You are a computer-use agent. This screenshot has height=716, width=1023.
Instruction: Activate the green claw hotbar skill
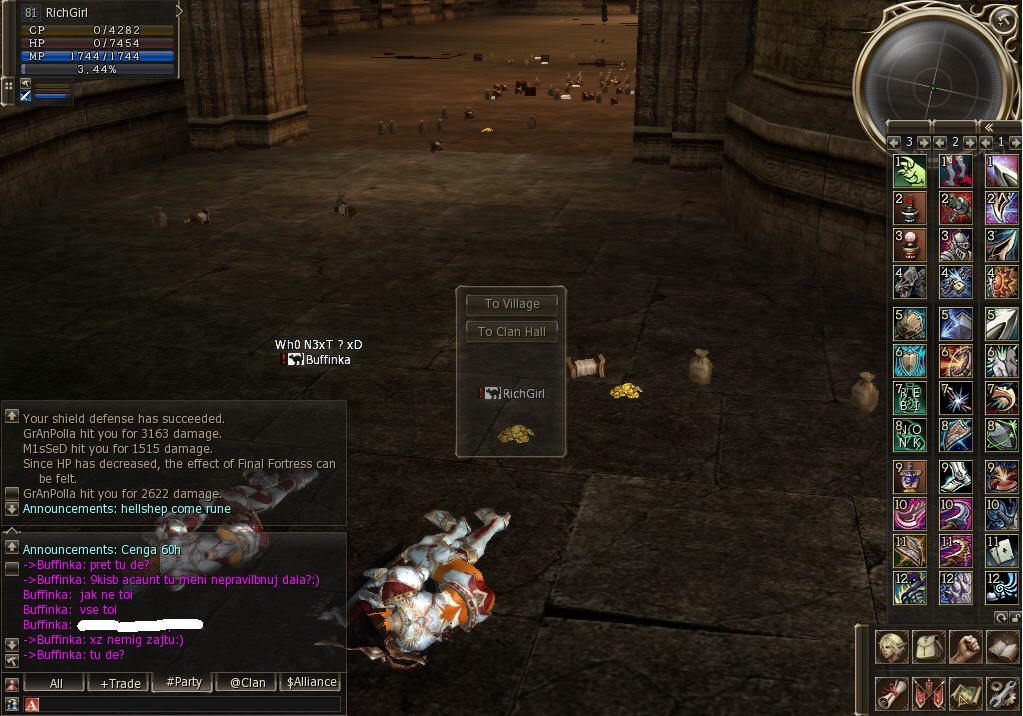tap(909, 171)
